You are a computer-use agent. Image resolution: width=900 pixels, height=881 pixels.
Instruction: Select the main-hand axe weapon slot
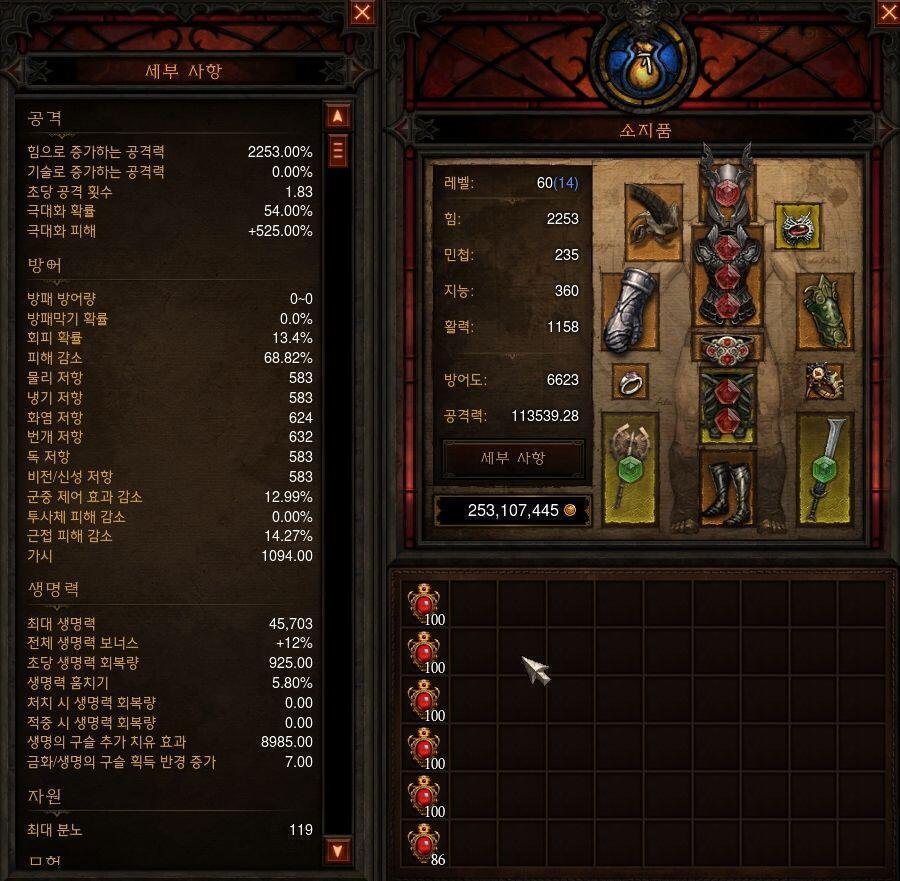[x=630, y=466]
